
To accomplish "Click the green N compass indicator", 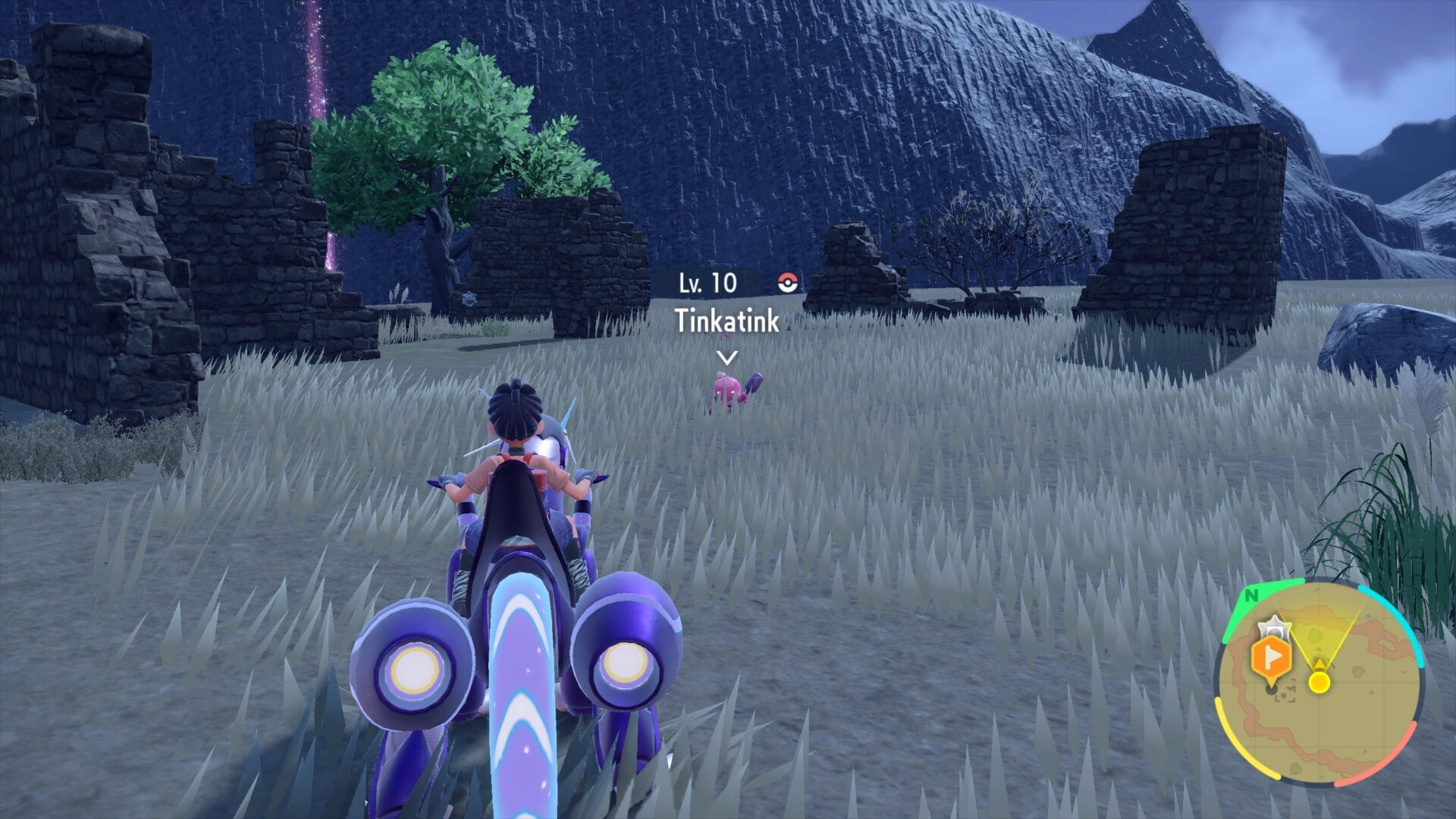I will [x=1251, y=596].
